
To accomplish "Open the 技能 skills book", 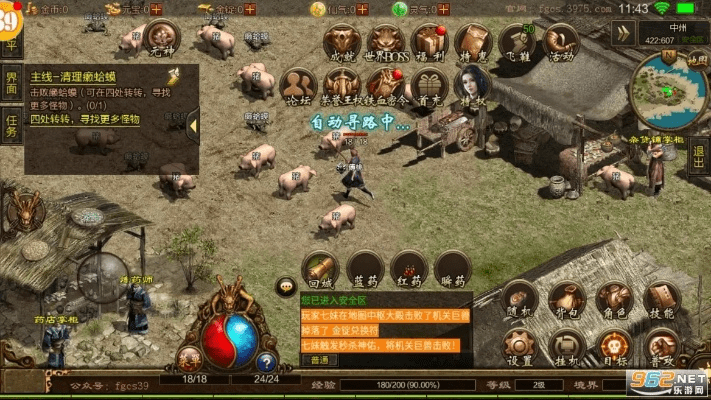I will click(661, 298).
